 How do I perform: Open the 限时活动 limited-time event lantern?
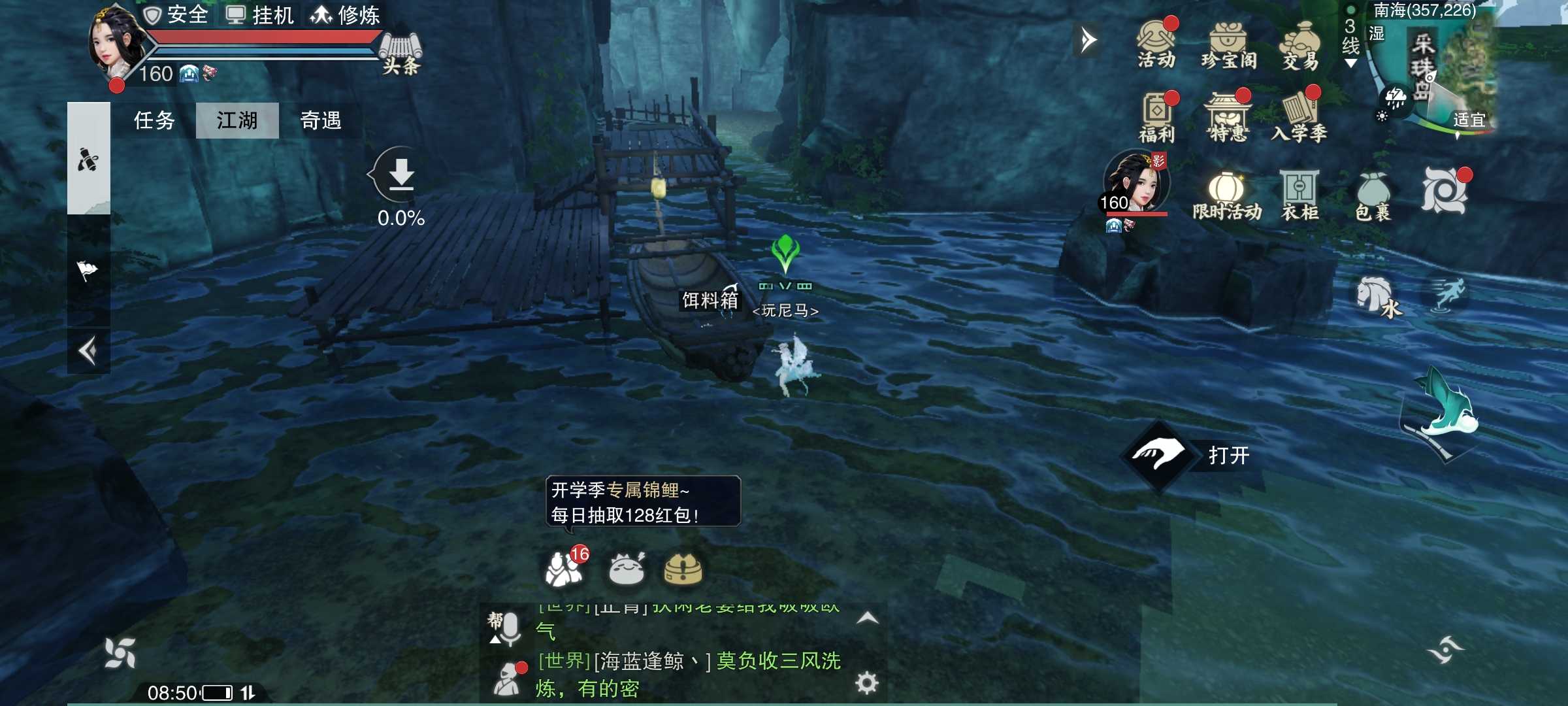(x=1226, y=195)
